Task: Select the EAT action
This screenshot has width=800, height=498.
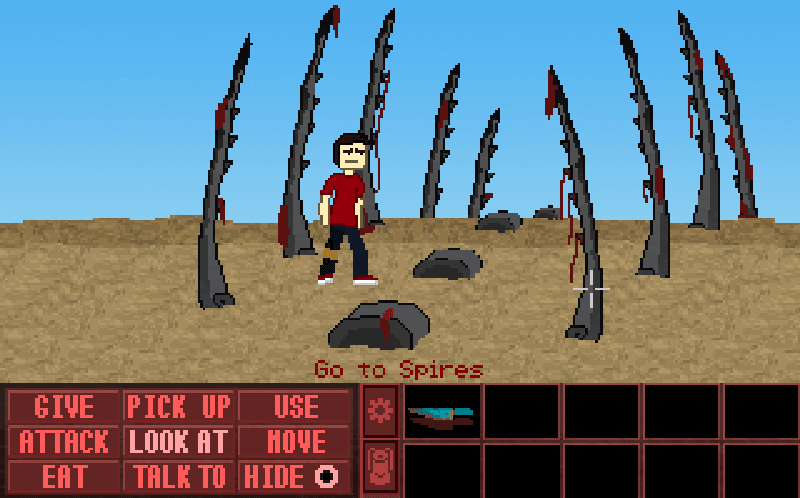Action: (64, 475)
